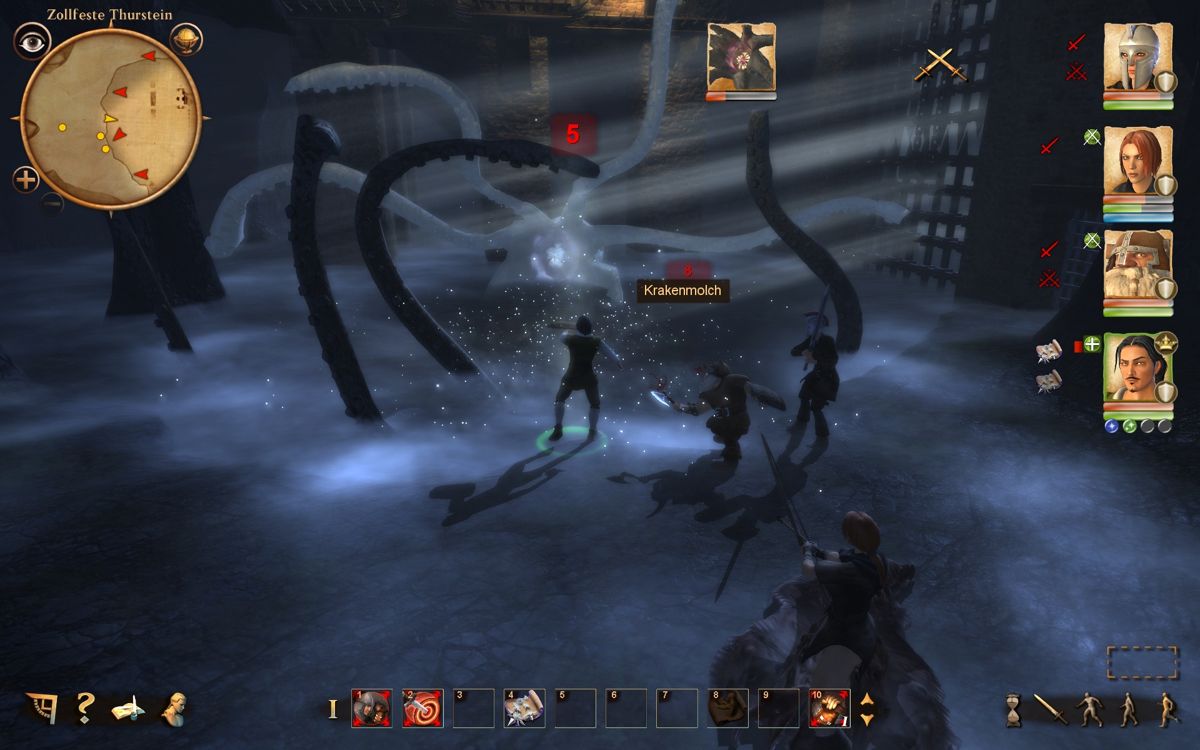Activate quickslot 1 hooded attack skill
Image resolution: width=1200 pixels, height=750 pixels.
click(x=371, y=708)
